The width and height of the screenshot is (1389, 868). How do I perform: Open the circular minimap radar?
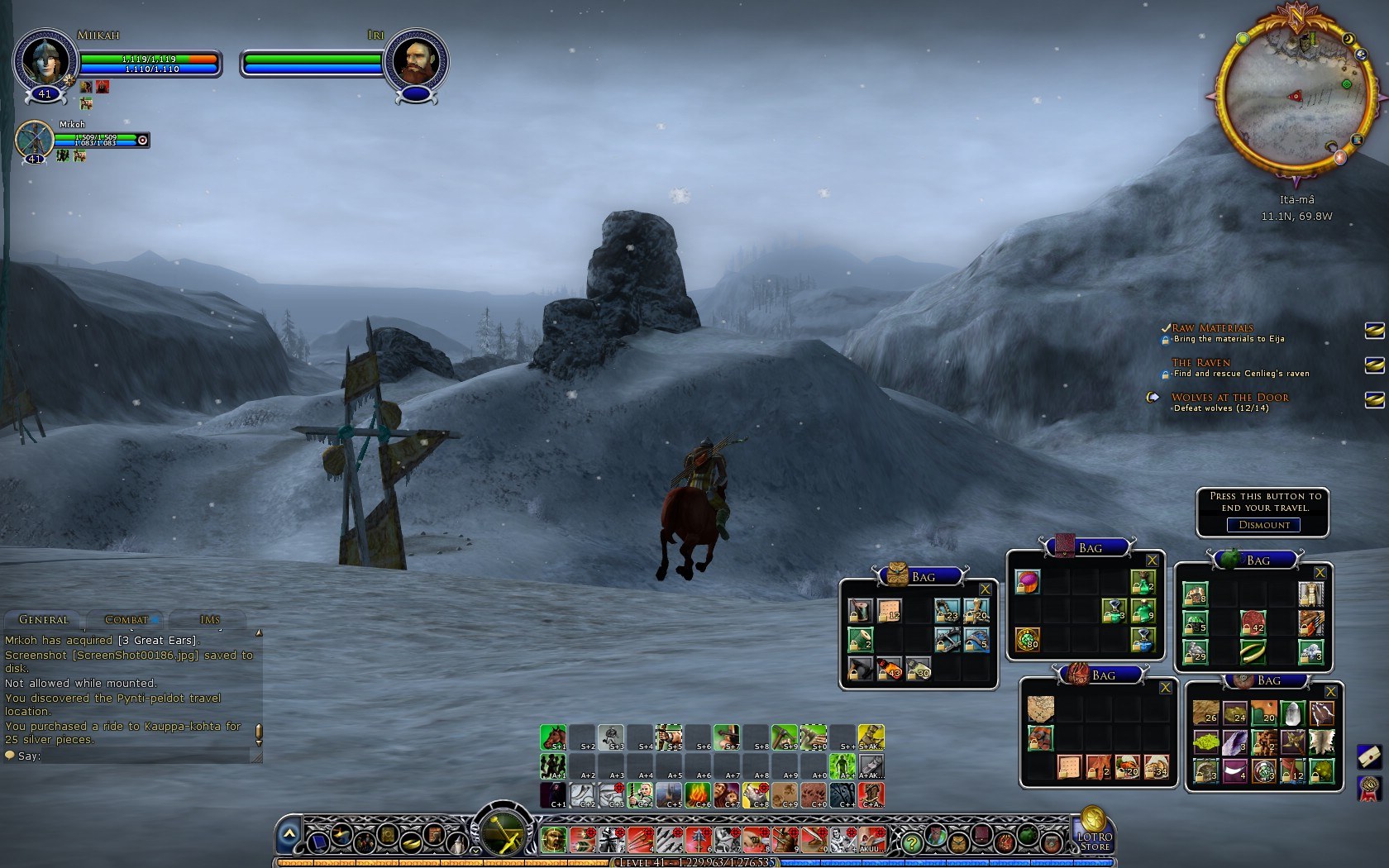(x=1296, y=95)
